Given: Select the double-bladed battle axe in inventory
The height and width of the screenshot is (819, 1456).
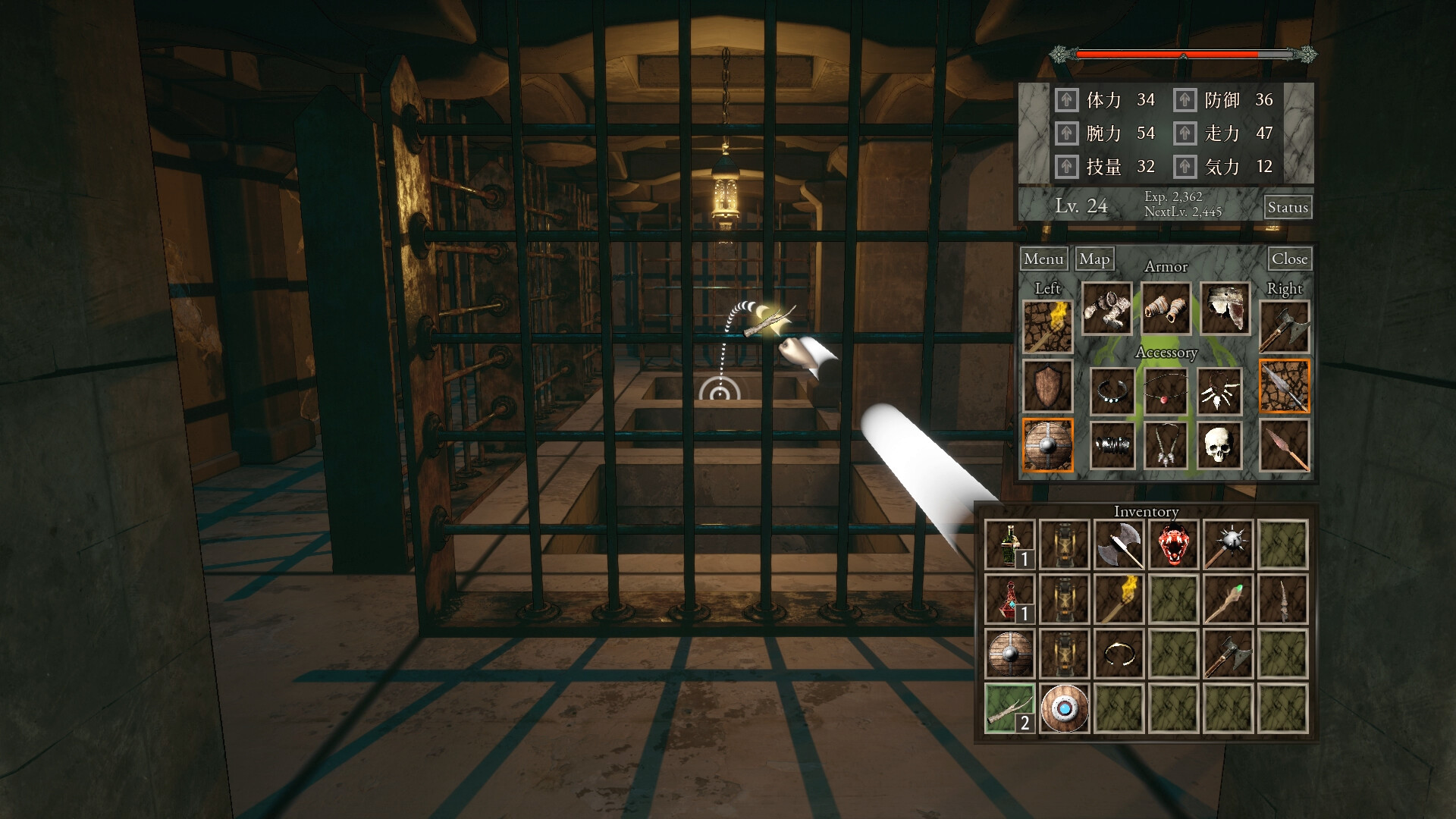Looking at the screenshot, I should click(x=1119, y=544).
